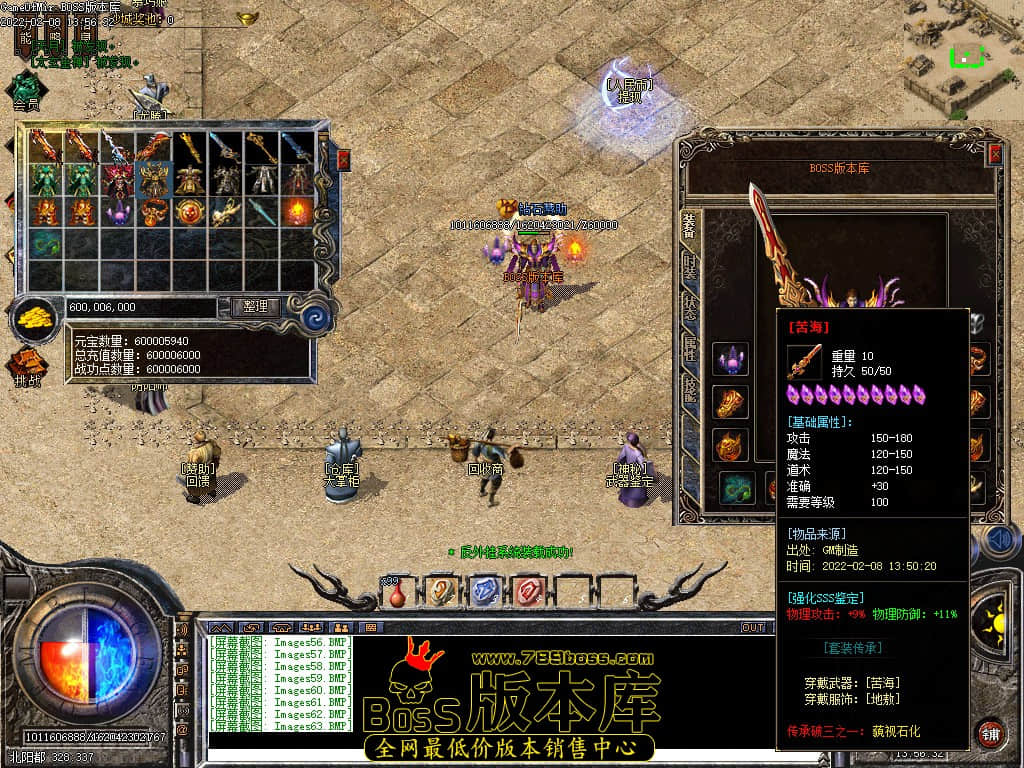
Task: Click the OUT button above the chat box
Action: [752, 627]
